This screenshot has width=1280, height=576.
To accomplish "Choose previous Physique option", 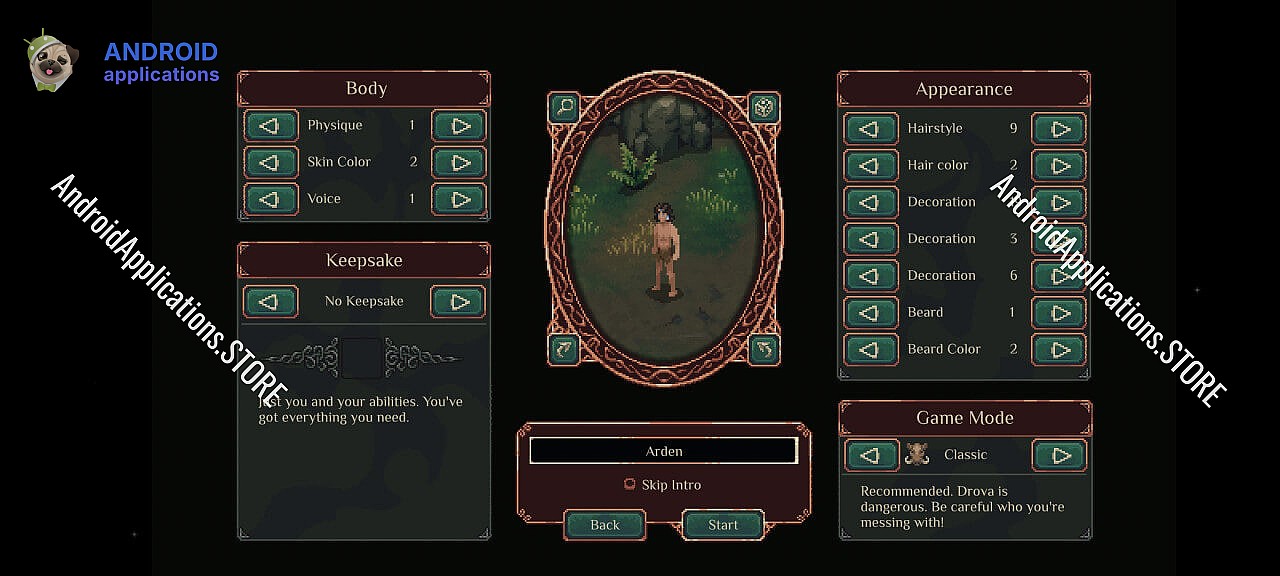I will click(270, 126).
